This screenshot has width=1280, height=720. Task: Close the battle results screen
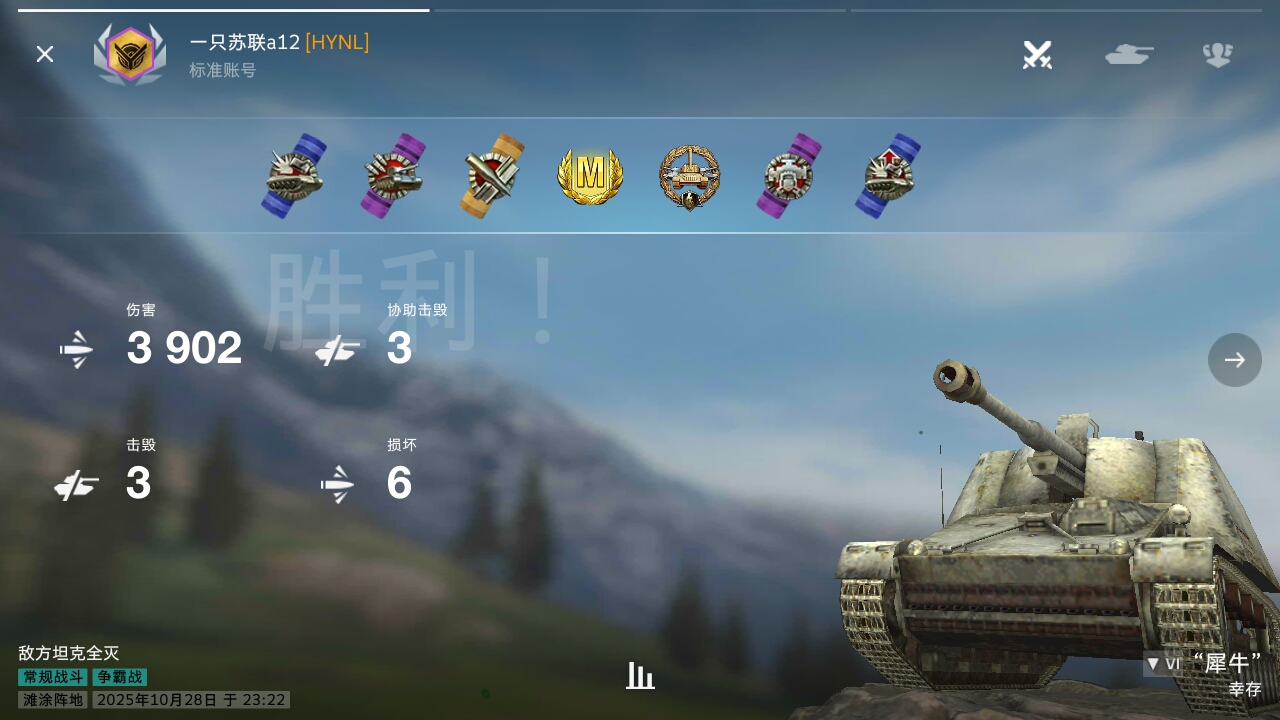click(x=45, y=54)
